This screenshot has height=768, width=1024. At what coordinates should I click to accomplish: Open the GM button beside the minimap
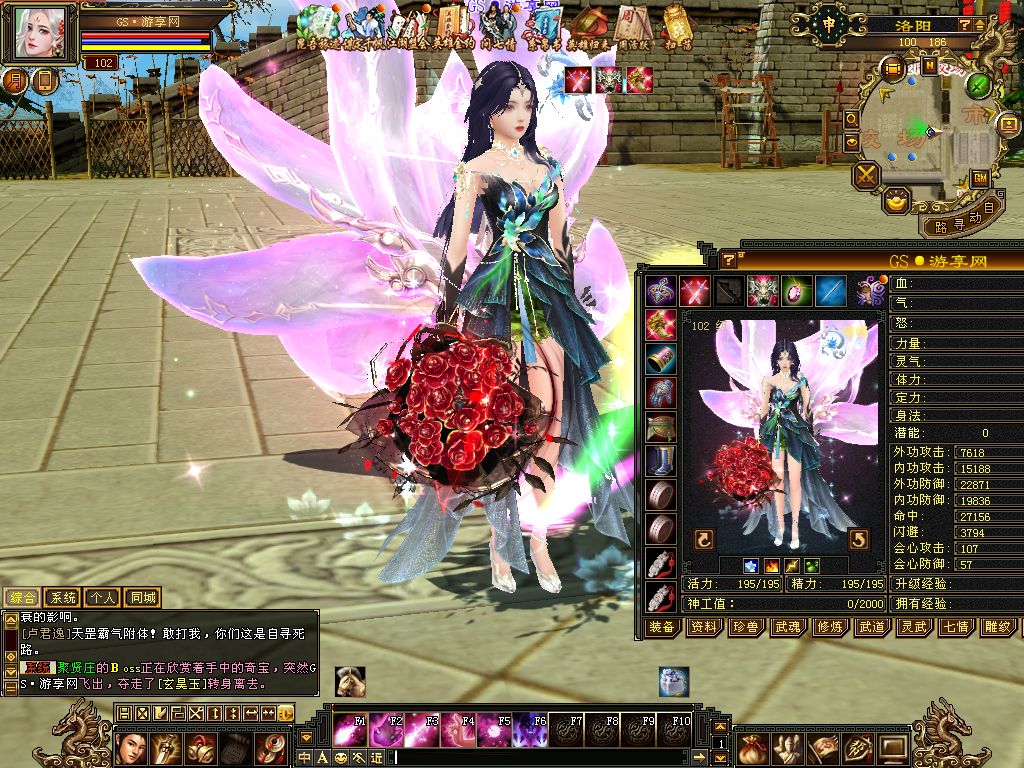[x=980, y=178]
